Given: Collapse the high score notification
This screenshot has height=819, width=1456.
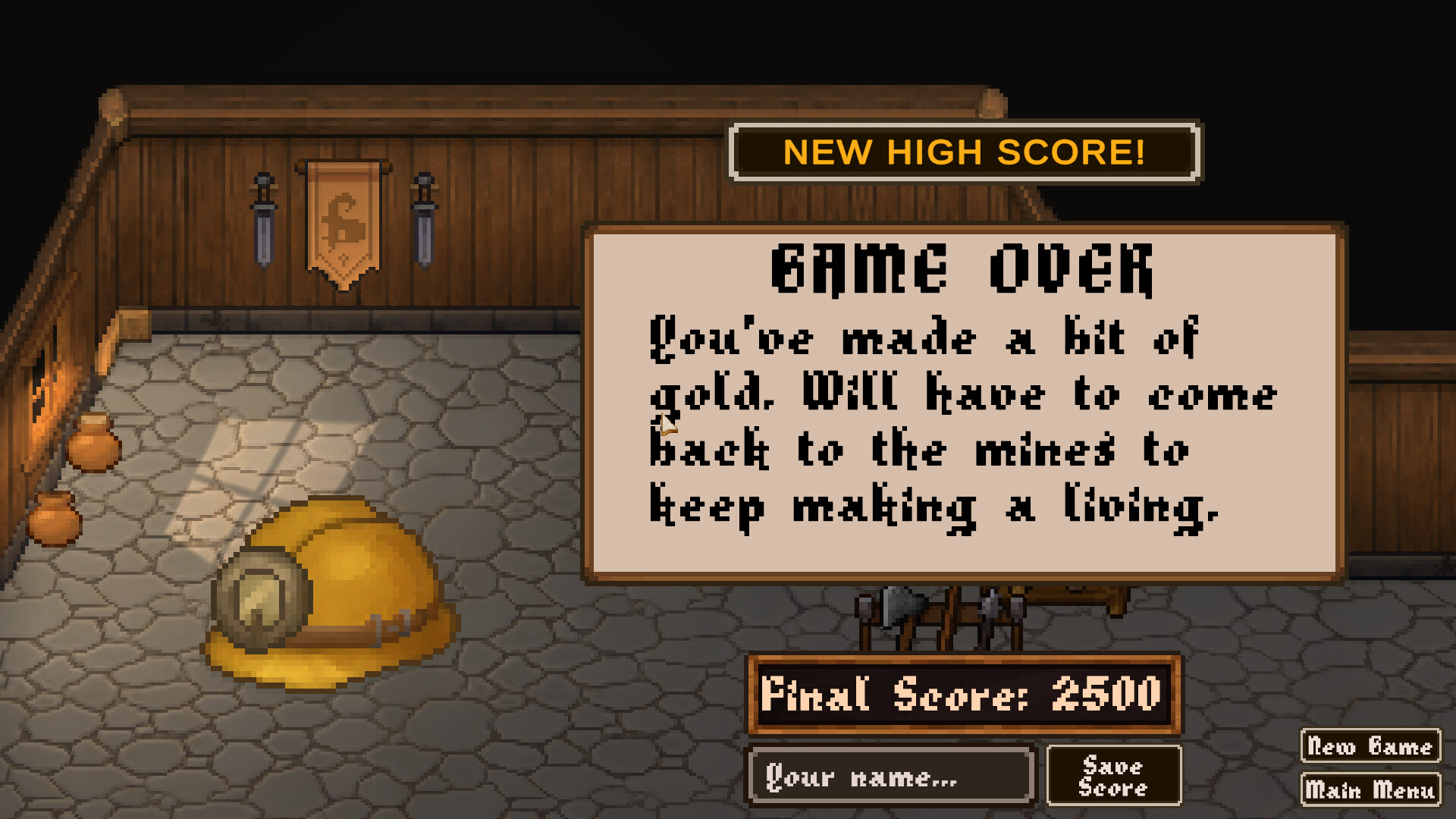Looking at the screenshot, I should pyautogui.click(x=965, y=152).
